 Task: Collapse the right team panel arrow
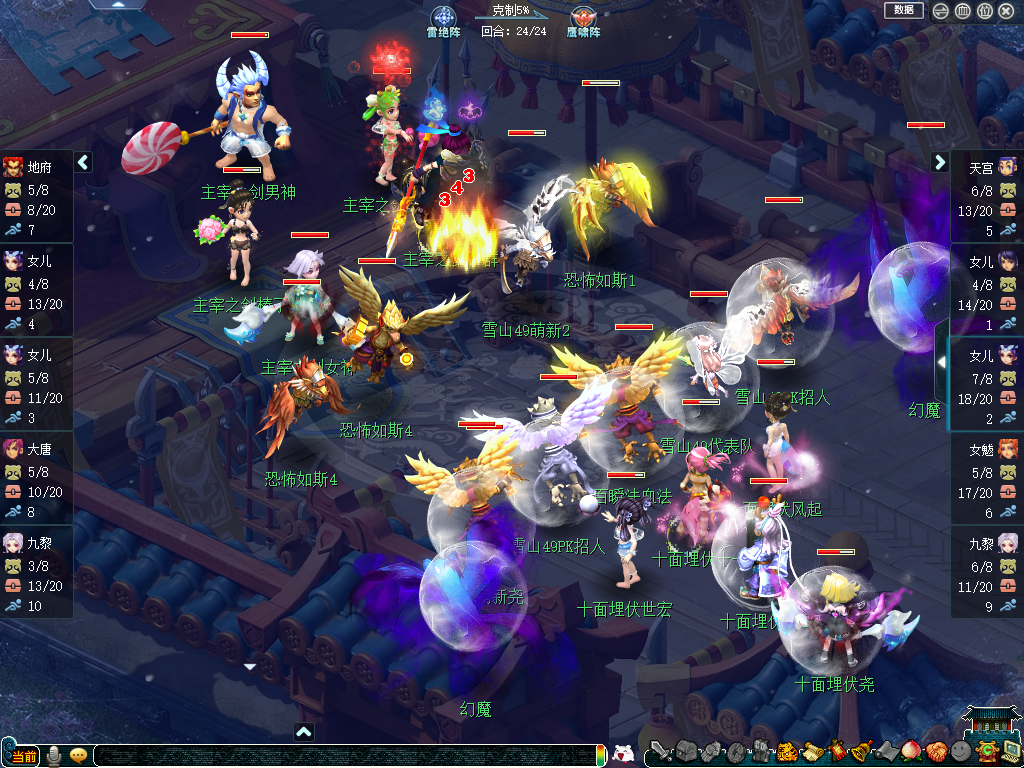point(940,162)
